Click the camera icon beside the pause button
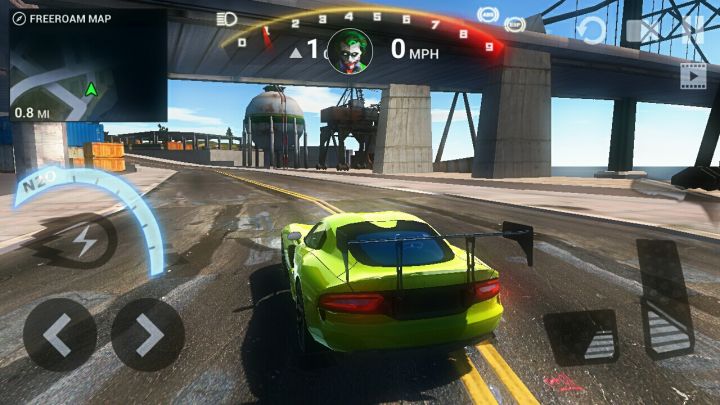 645,30
